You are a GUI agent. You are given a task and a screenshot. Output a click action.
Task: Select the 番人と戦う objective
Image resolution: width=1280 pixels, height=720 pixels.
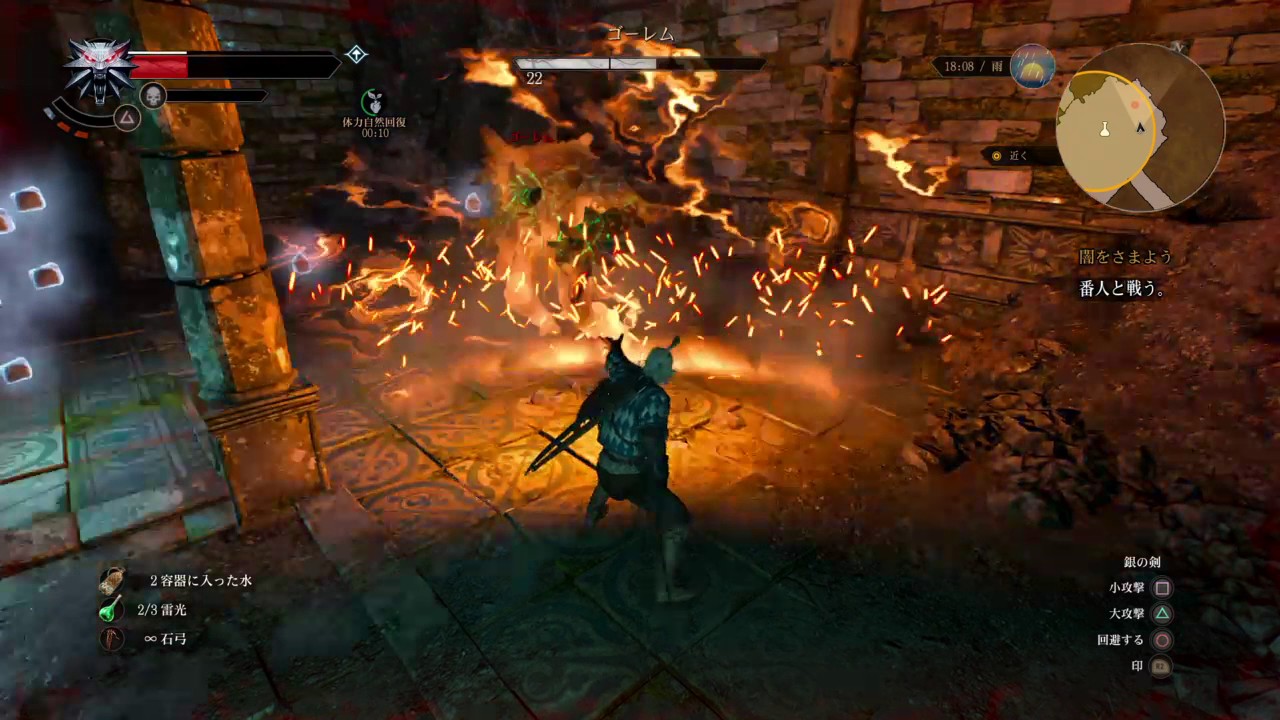1122,289
